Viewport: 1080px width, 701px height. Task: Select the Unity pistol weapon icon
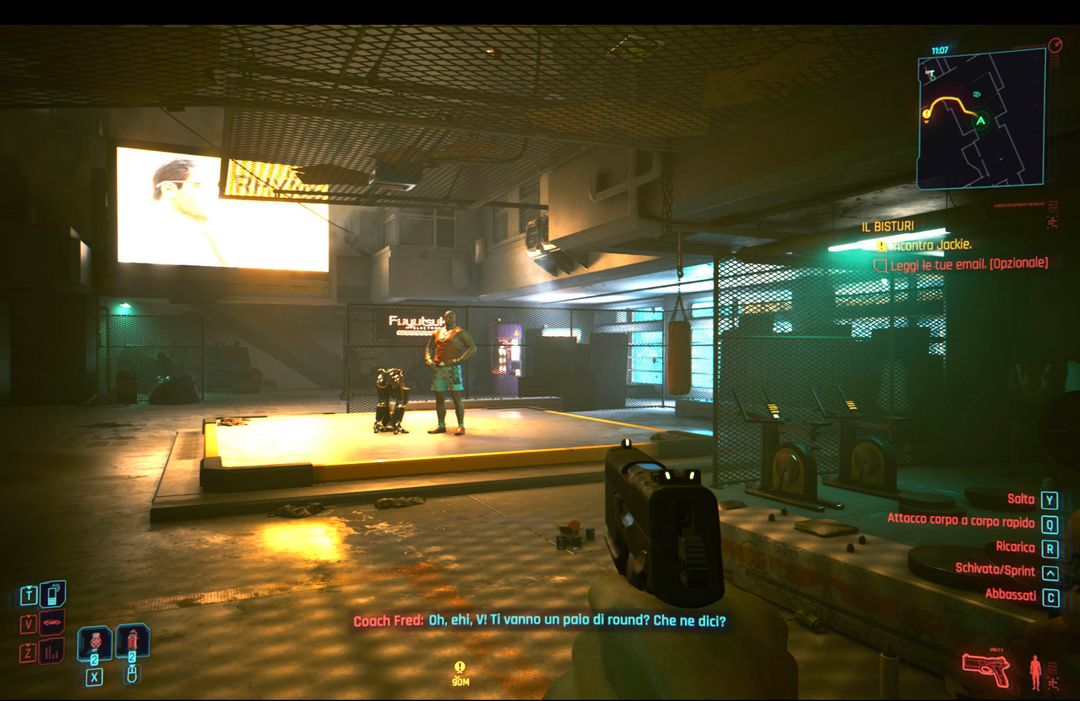986,667
